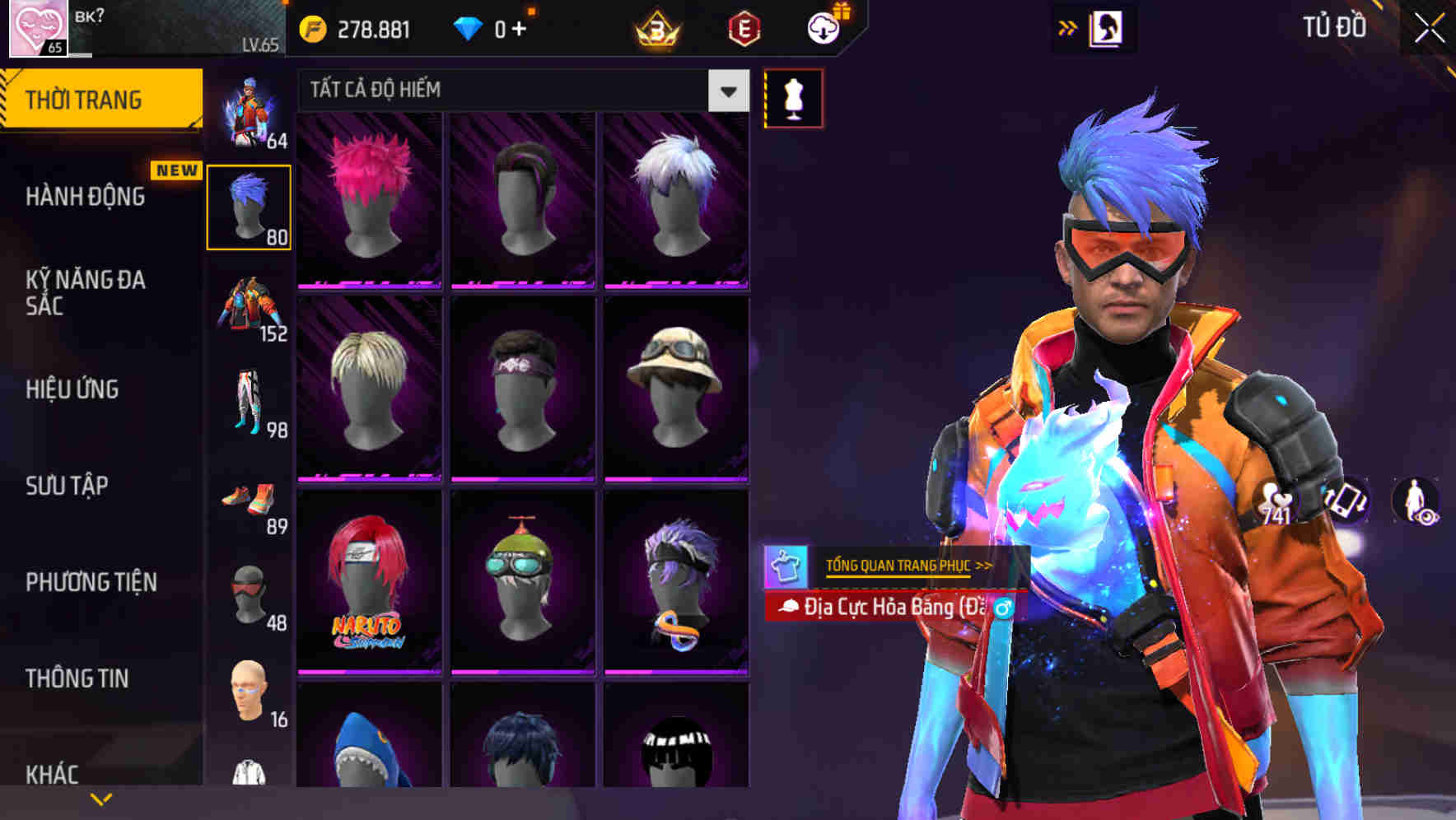Click the Elite Pass E badge
Screen dimensions: 1456x820
pos(744,27)
